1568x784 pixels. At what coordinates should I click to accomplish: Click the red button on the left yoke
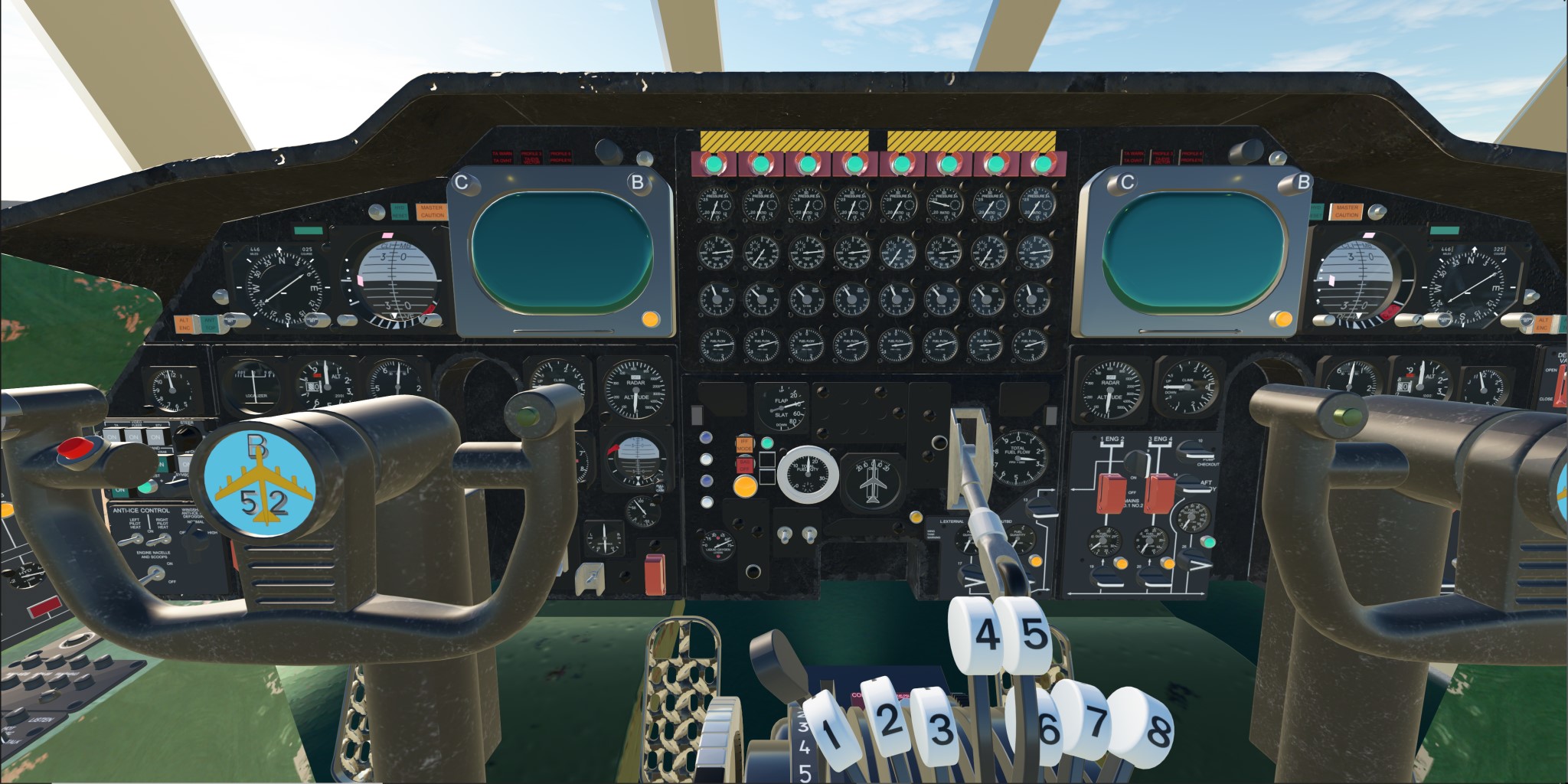(x=74, y=448)
